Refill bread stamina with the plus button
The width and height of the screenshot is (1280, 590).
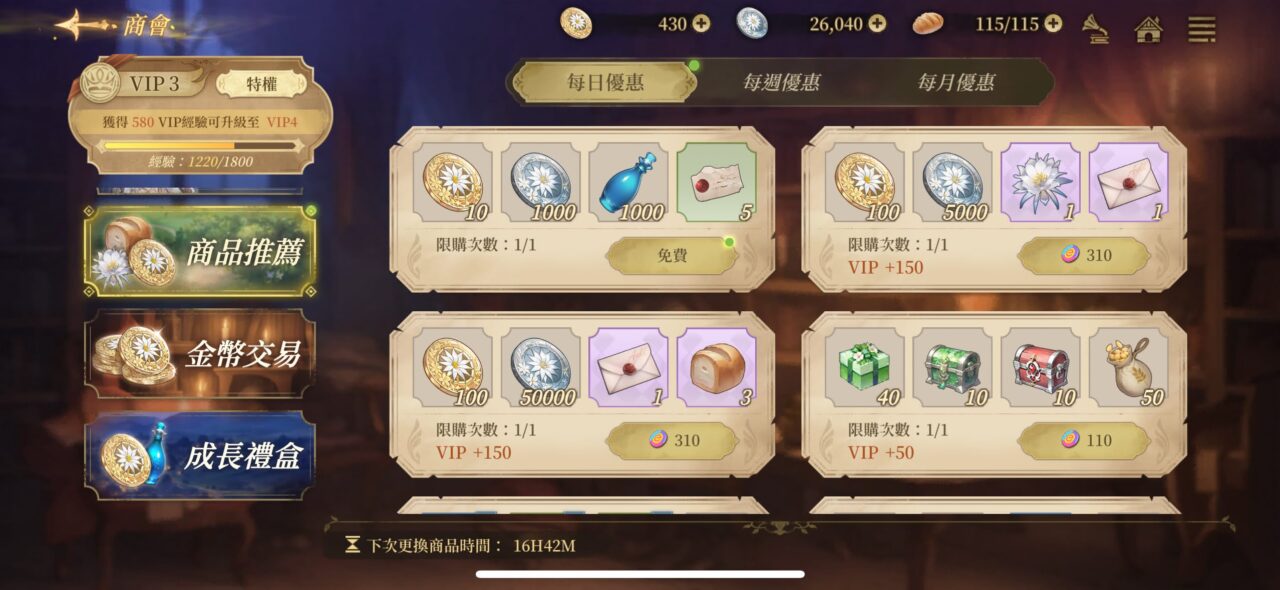[x=1053, y=24]
